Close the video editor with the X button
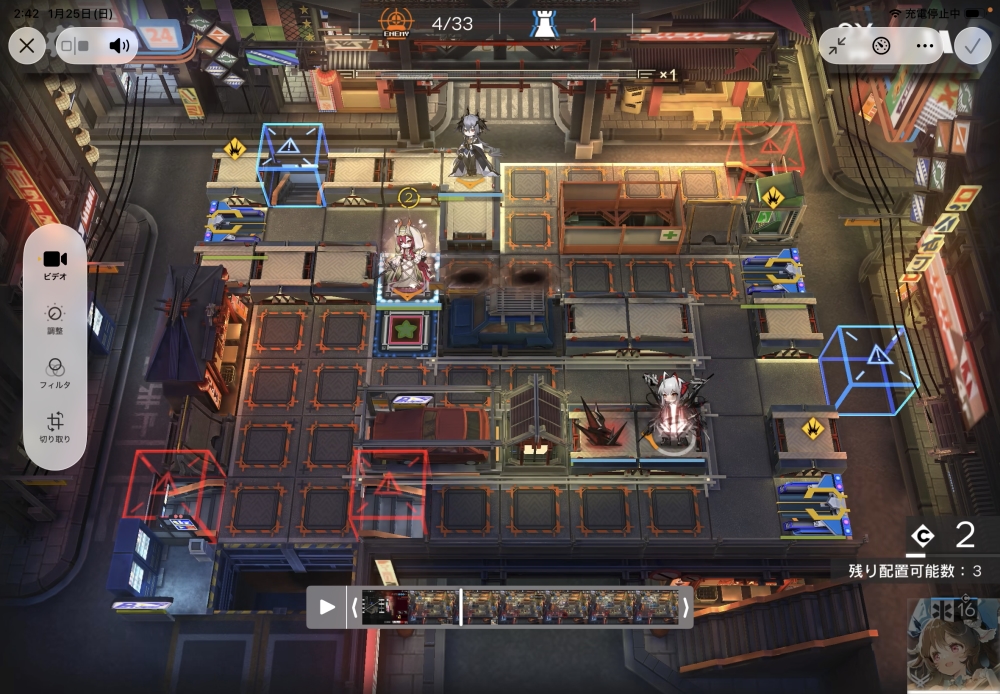The image size is (1000, 694). click(26, 45)
